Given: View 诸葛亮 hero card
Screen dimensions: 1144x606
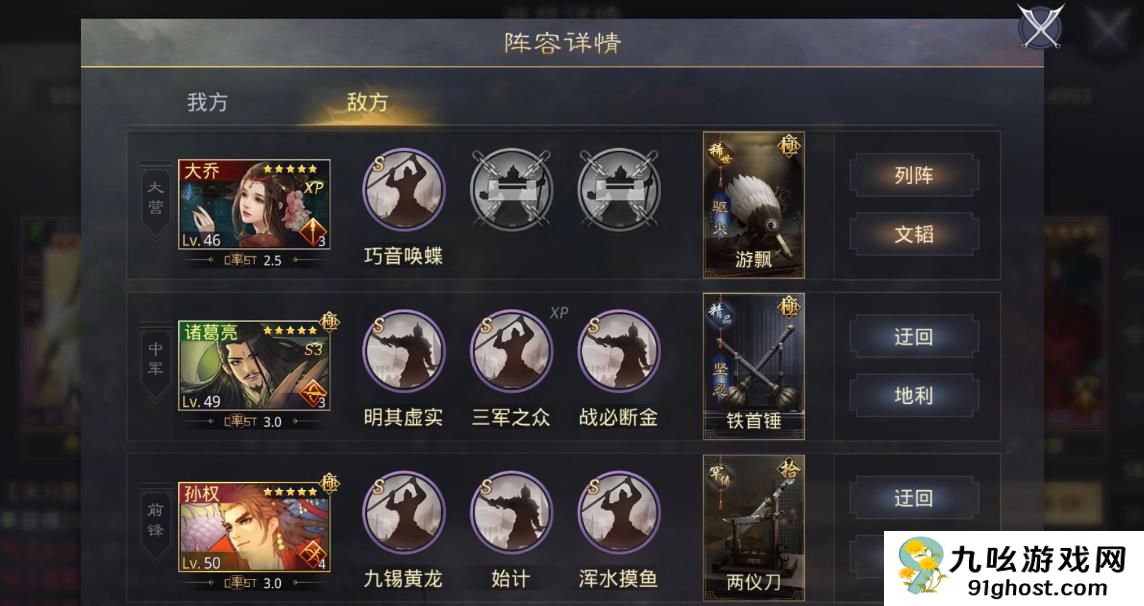Looking at the screenshot, I should pos(254,366).
